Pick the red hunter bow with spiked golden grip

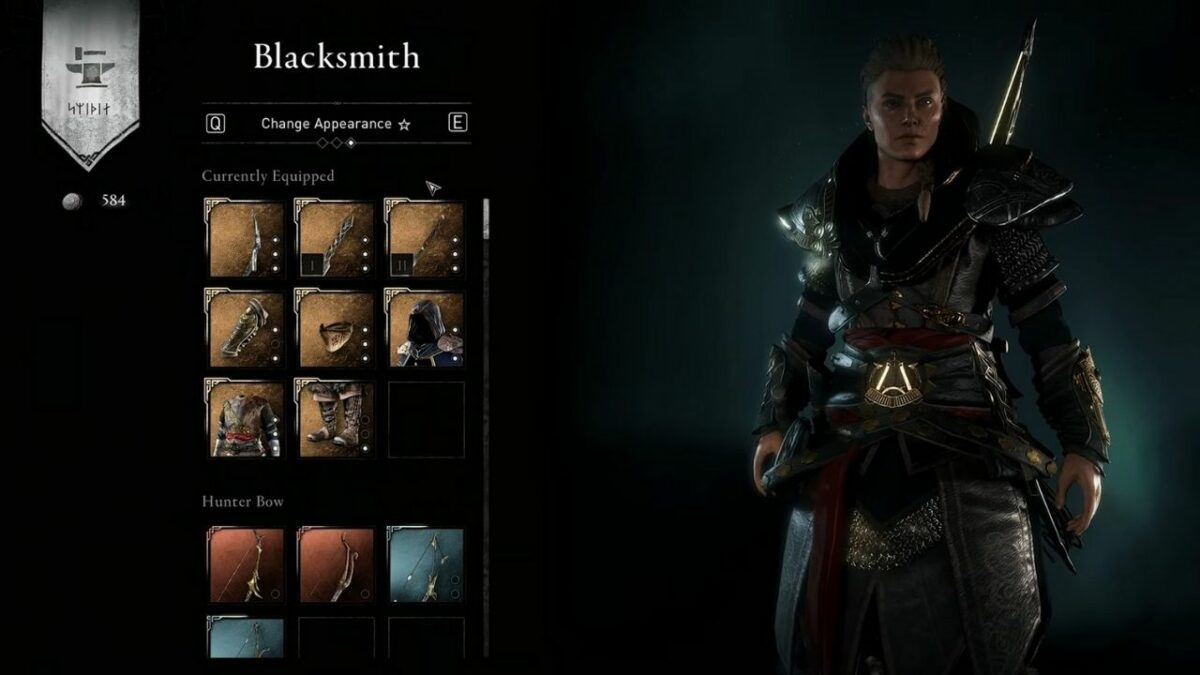point(246,565)
